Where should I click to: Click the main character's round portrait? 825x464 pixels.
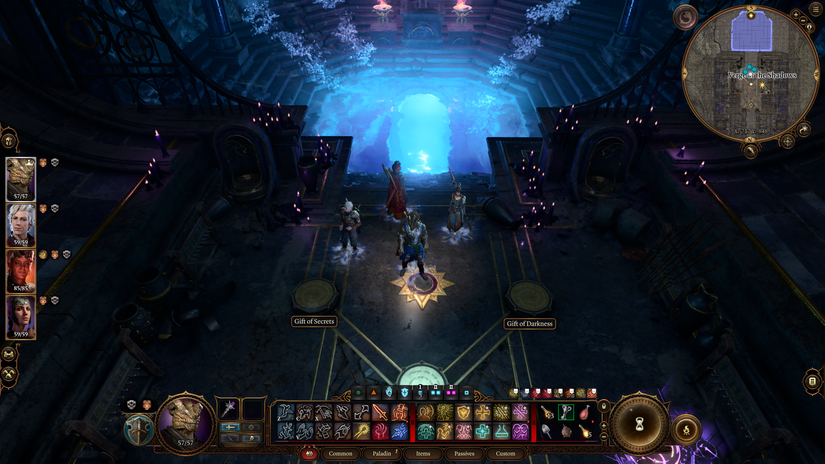click(x=186, y=421)
